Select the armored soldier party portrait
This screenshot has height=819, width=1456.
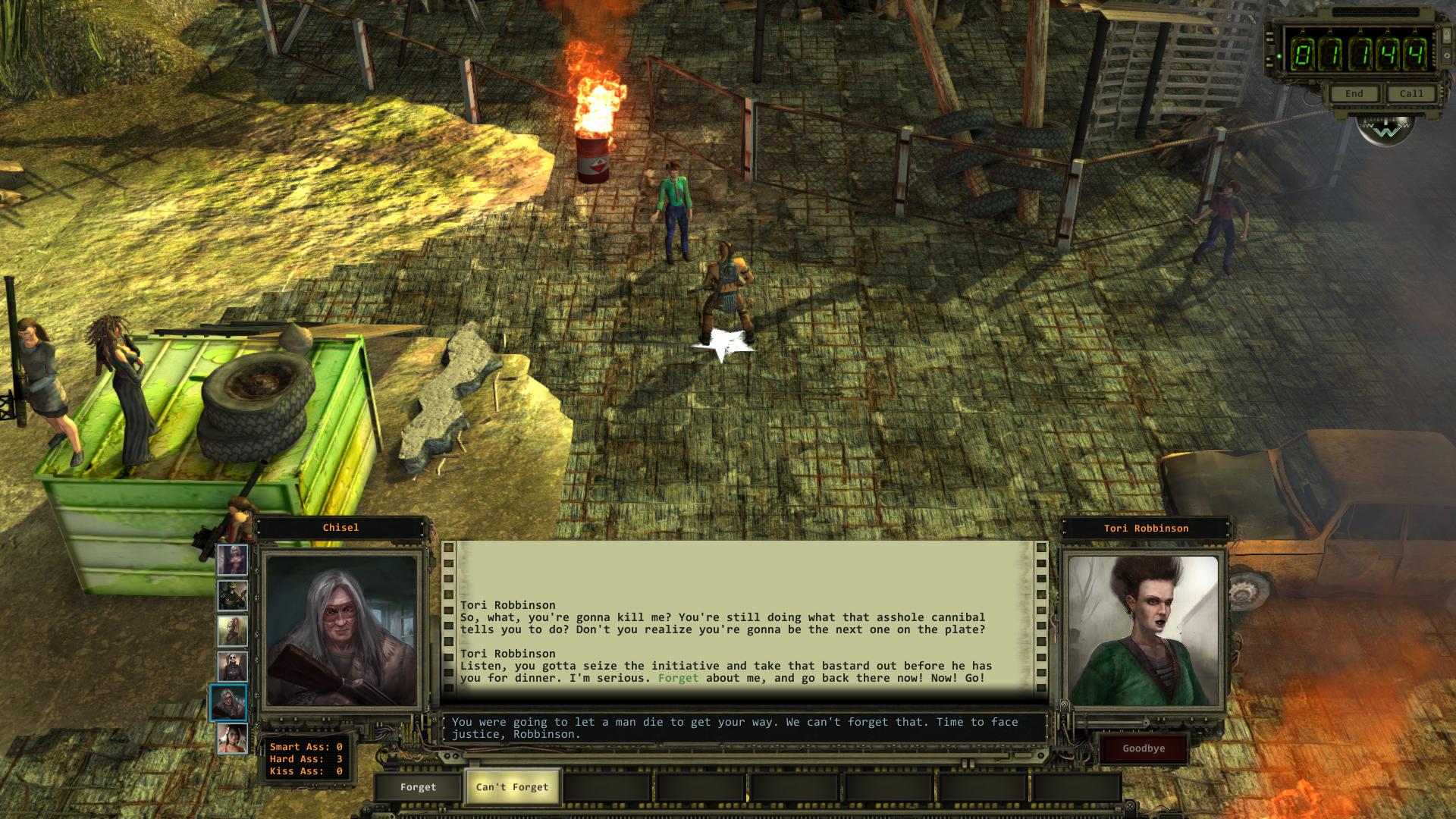232,596
